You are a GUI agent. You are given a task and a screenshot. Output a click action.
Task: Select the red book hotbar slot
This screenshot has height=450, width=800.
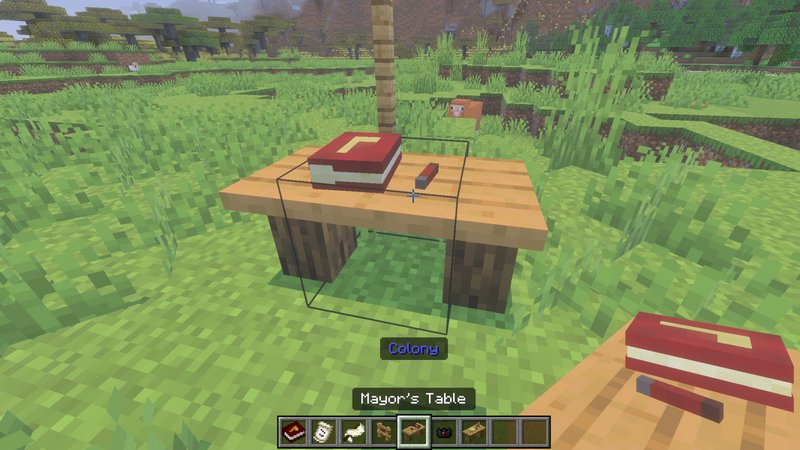[292, 432]
